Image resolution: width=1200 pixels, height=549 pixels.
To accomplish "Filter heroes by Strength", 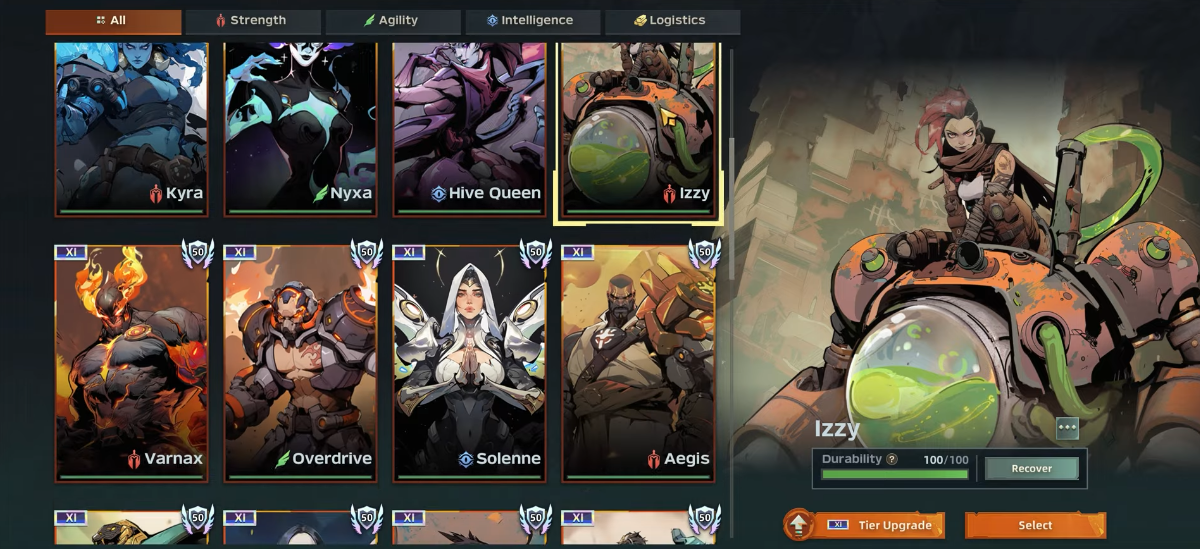I will pos(252,21).
